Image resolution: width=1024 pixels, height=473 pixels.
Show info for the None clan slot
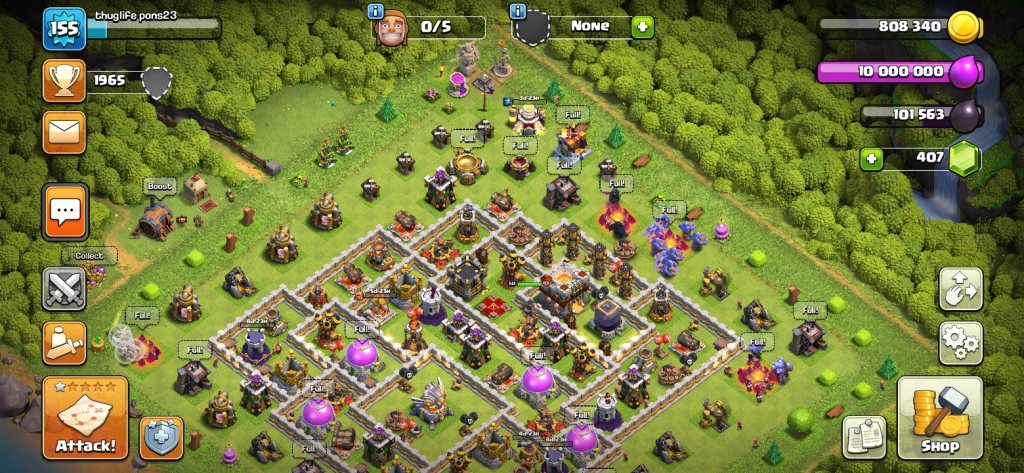[x=518, y=11]
